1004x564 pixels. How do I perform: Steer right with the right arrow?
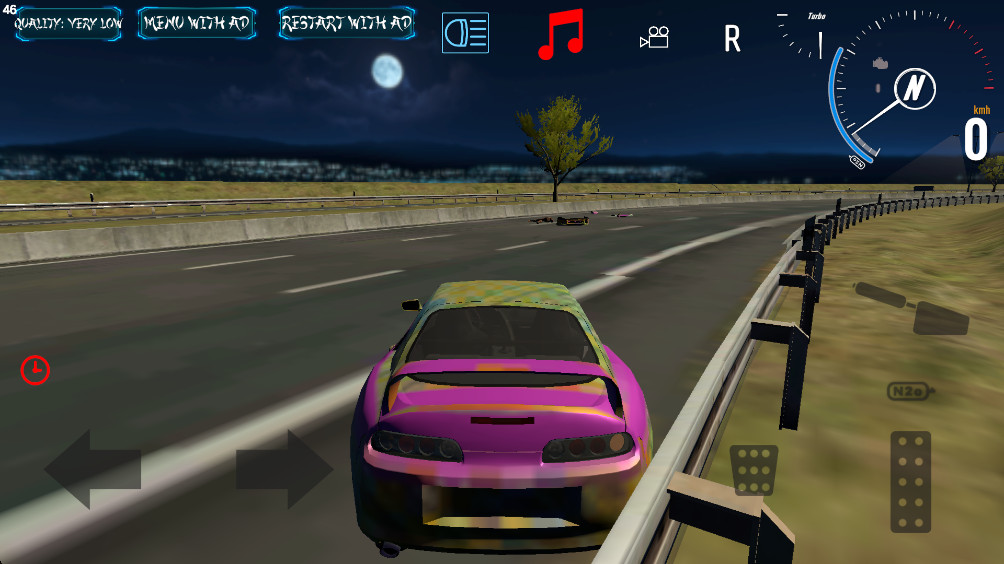(284, 469)
